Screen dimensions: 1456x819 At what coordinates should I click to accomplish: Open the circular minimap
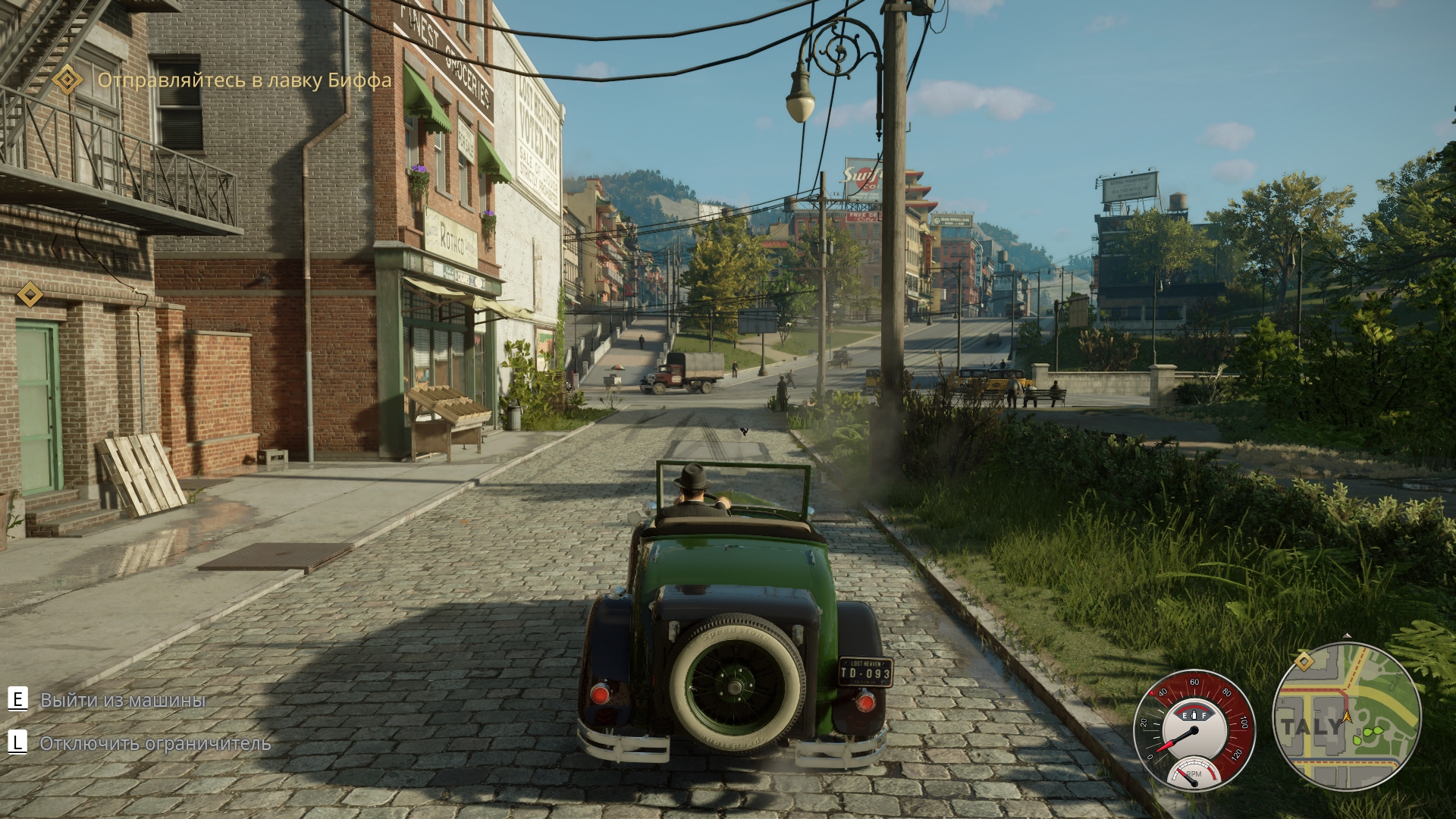tap(1346, 717)
